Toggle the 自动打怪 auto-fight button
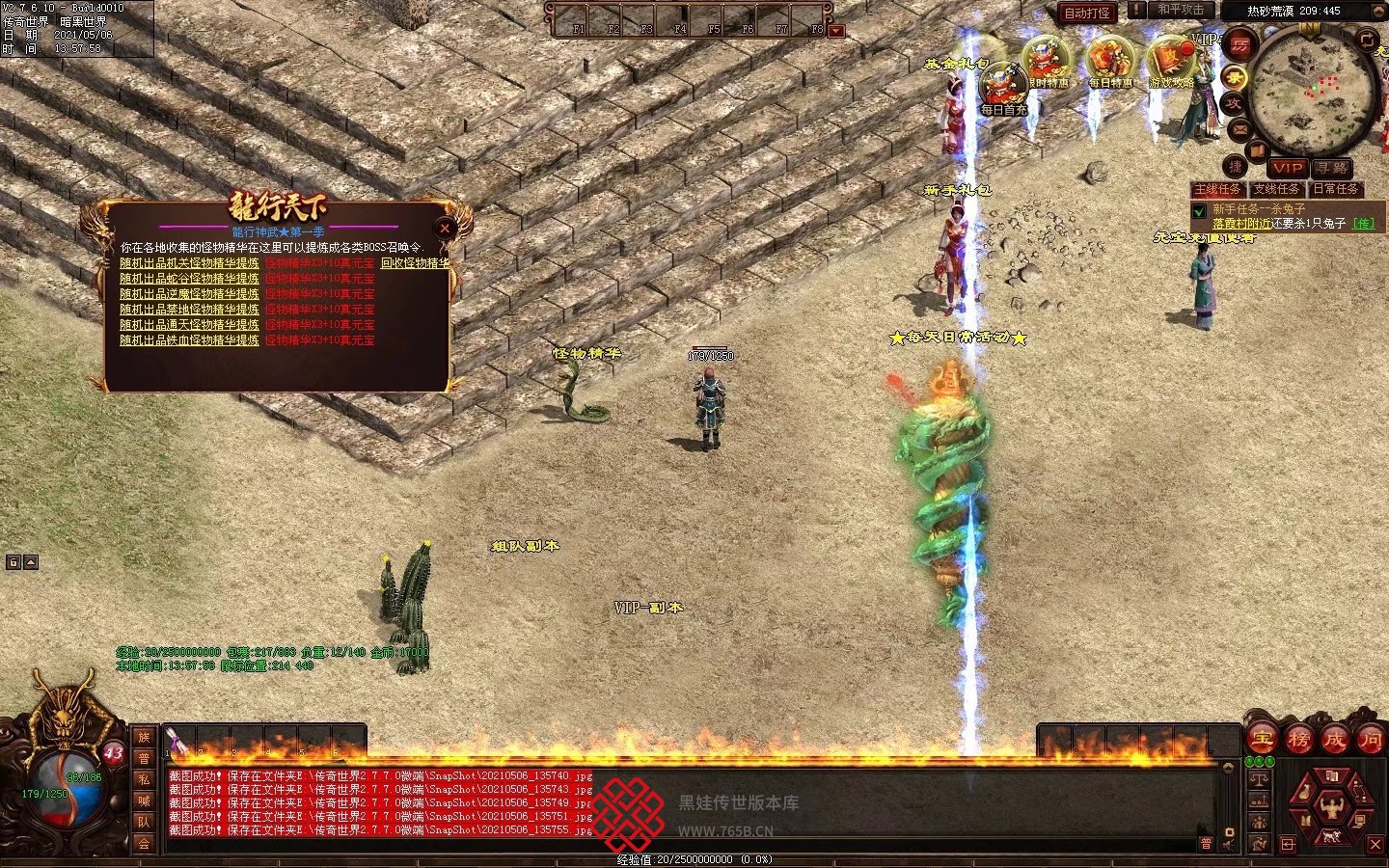 point(1087,13)
